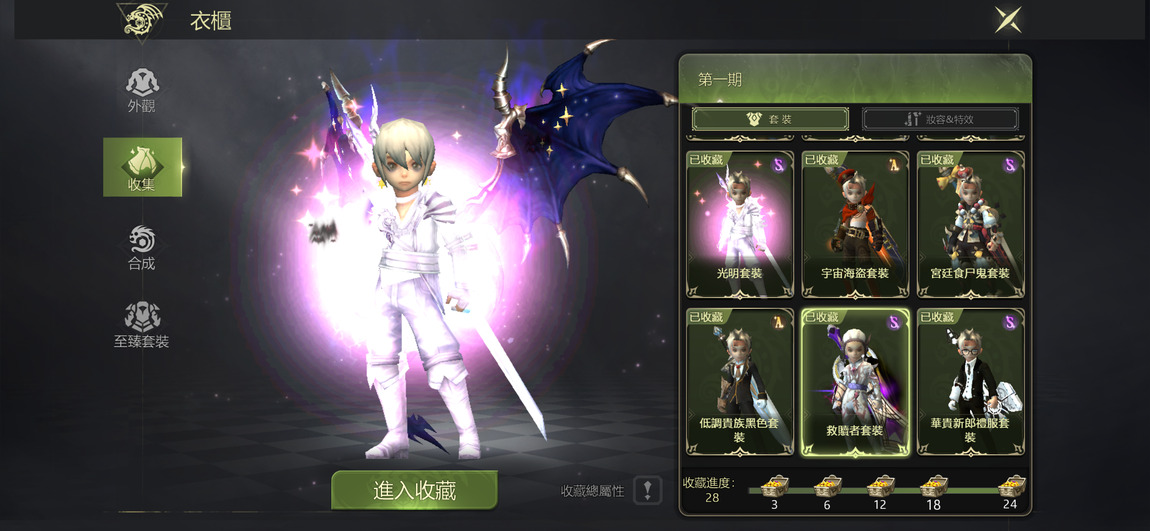The width and height of the screenshot is (1150, 531).
Task: Open the 合成 synthesis menu
Action: tap(142, 247)
